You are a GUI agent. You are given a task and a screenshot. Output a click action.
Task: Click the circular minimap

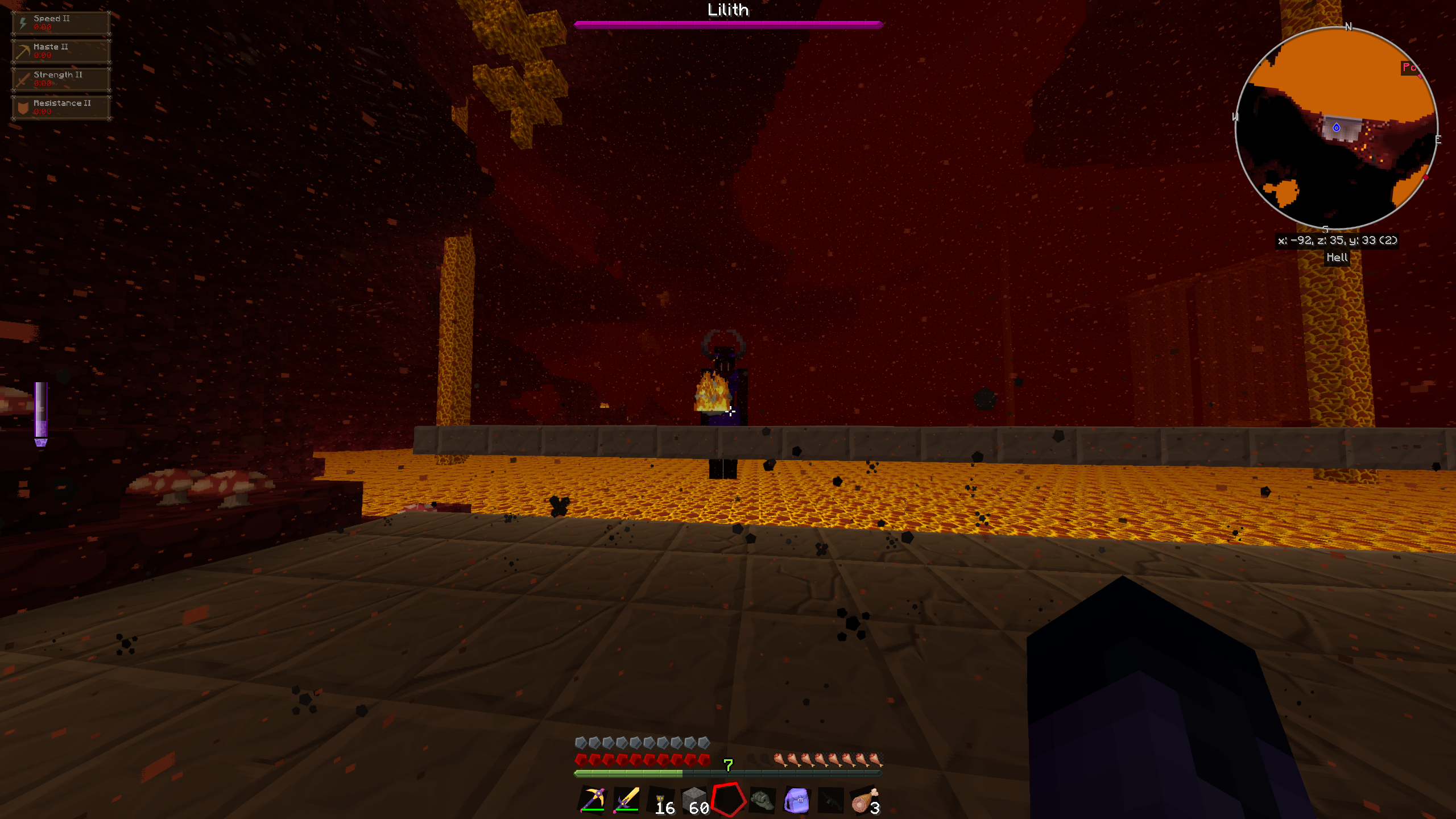tap(1336, 128)
